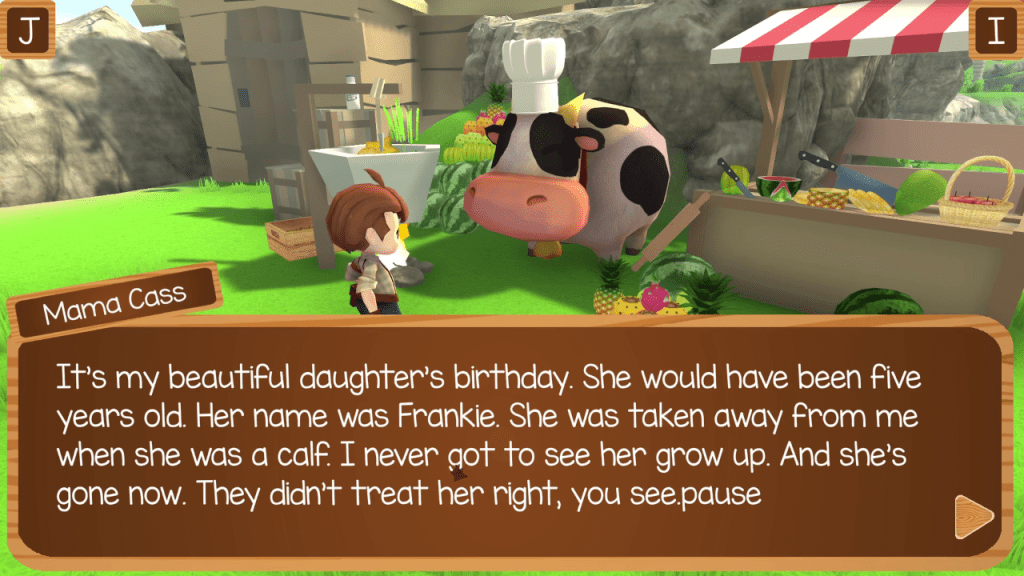Open the I button in the corner
Image resolution: width=1024 pixels, height=576 pixels.
click(x=994, y=31)
